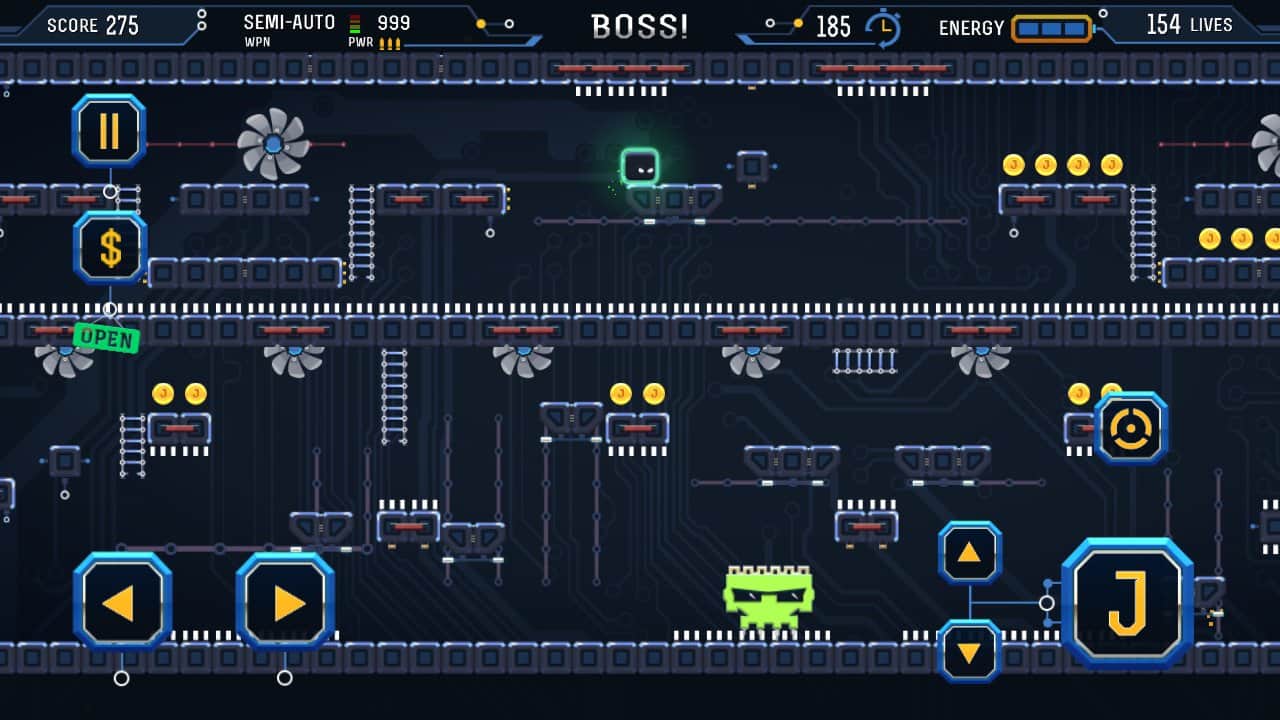Image resolution: width=1280 pixels, height=720 pixels.
Task: Fire using the round target button
Action: click(x=1131, y=428)
